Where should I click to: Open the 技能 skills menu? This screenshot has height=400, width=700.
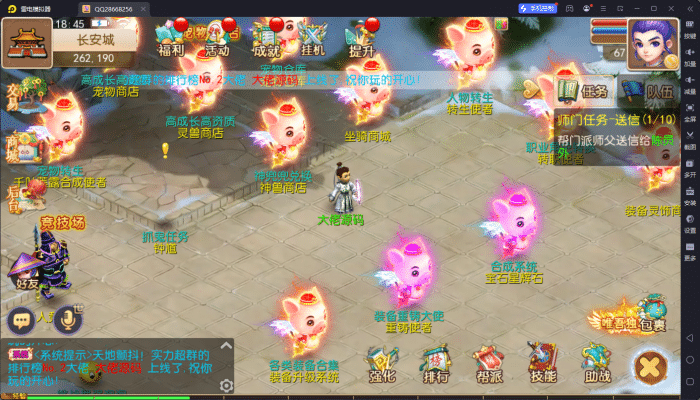[543, 365]
